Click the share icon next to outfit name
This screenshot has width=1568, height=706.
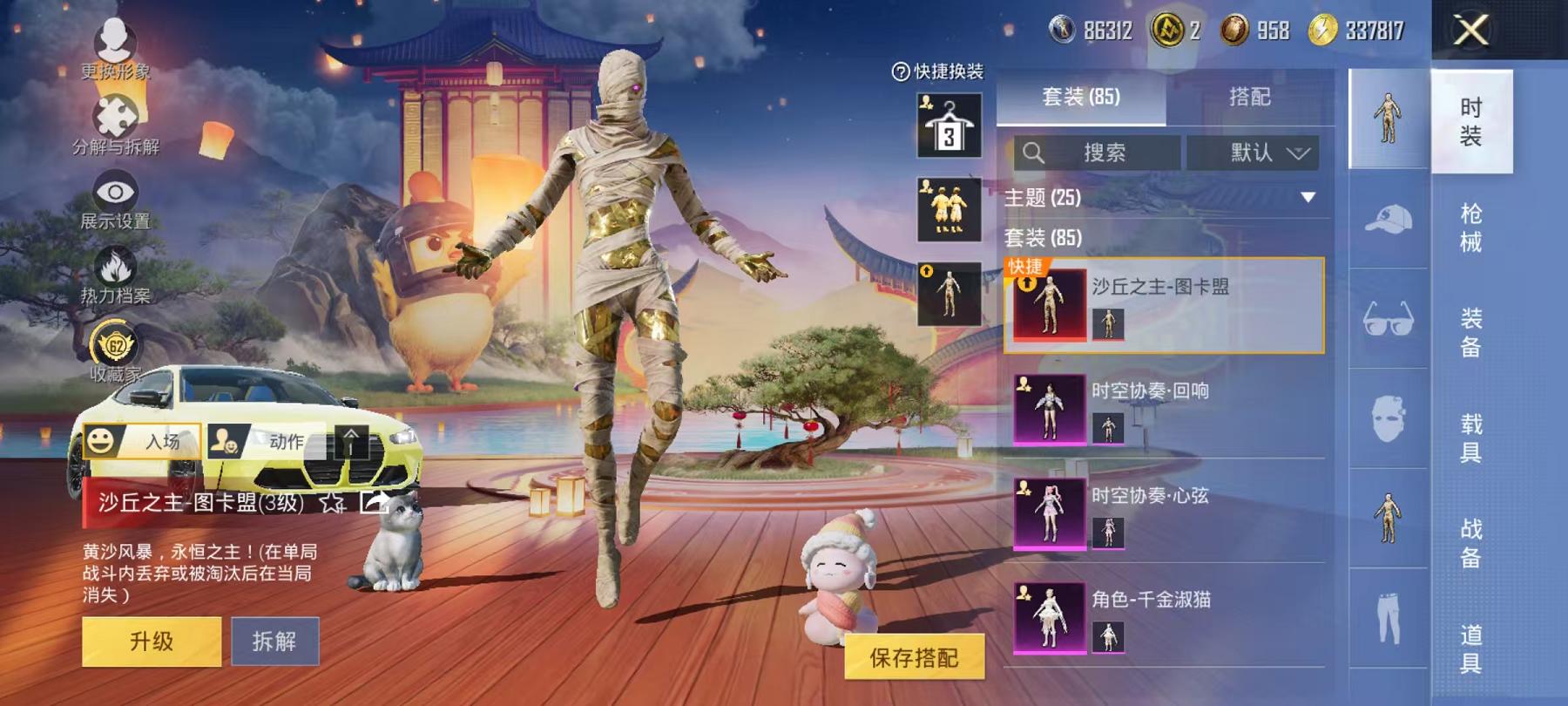pyautogui.click(x=376, y=504)
